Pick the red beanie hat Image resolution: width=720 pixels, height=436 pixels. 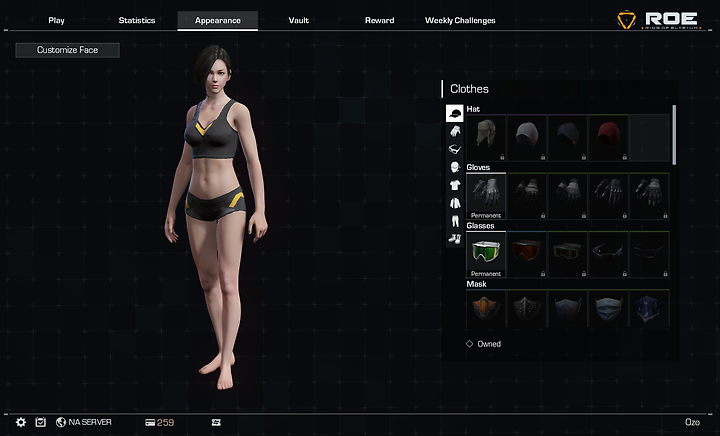tap(607, 138)
